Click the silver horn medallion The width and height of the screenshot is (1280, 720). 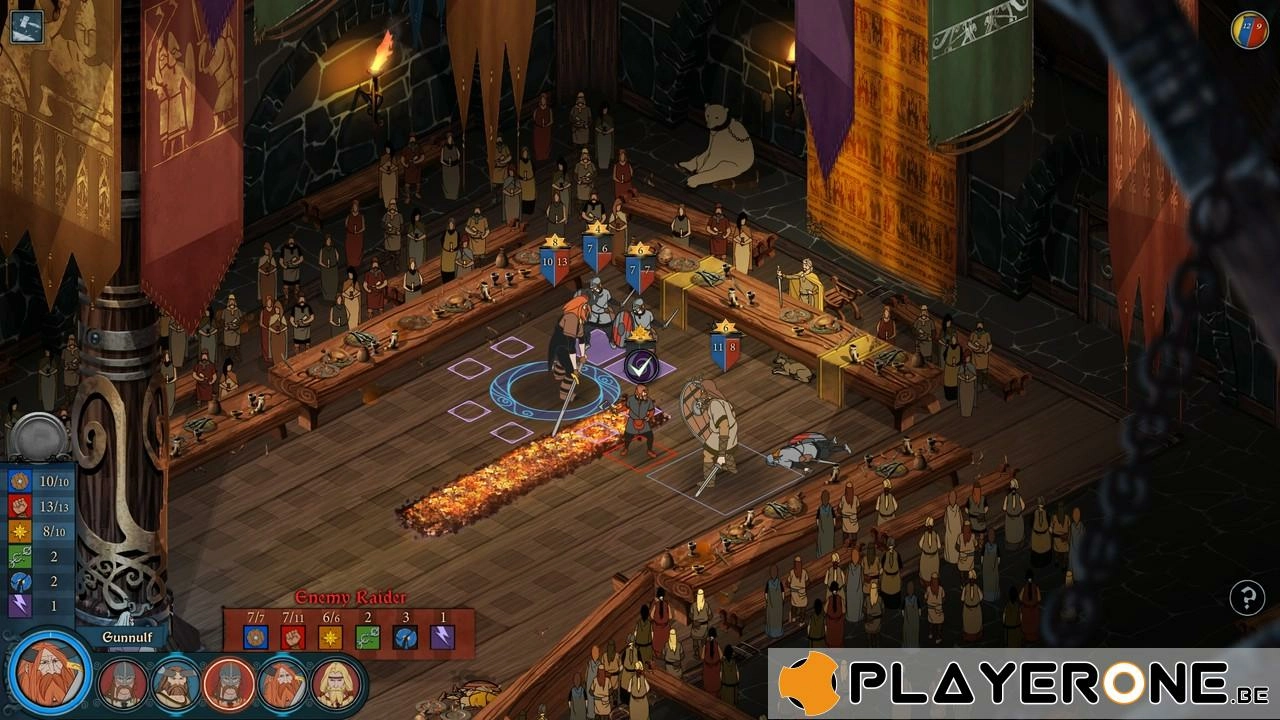39,438
